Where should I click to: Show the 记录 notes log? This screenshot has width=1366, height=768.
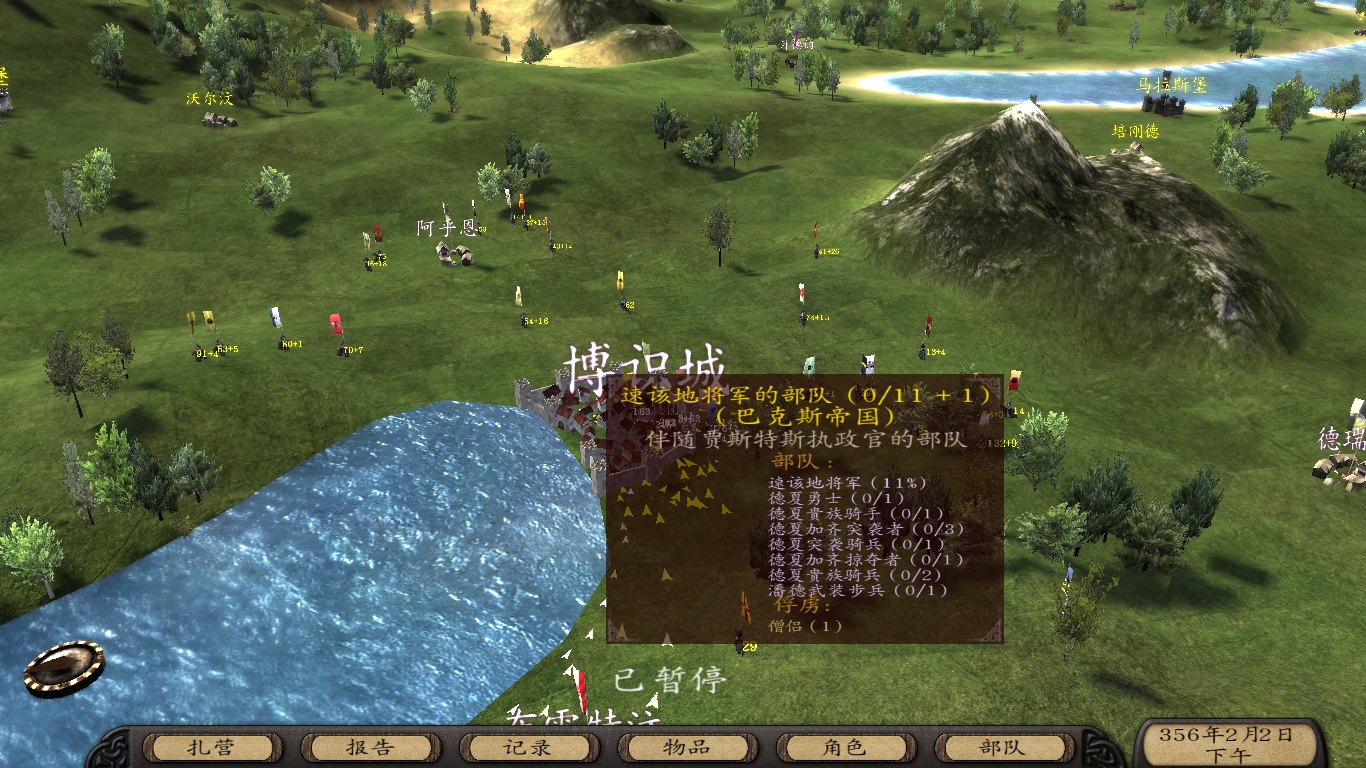click(526, 747)
